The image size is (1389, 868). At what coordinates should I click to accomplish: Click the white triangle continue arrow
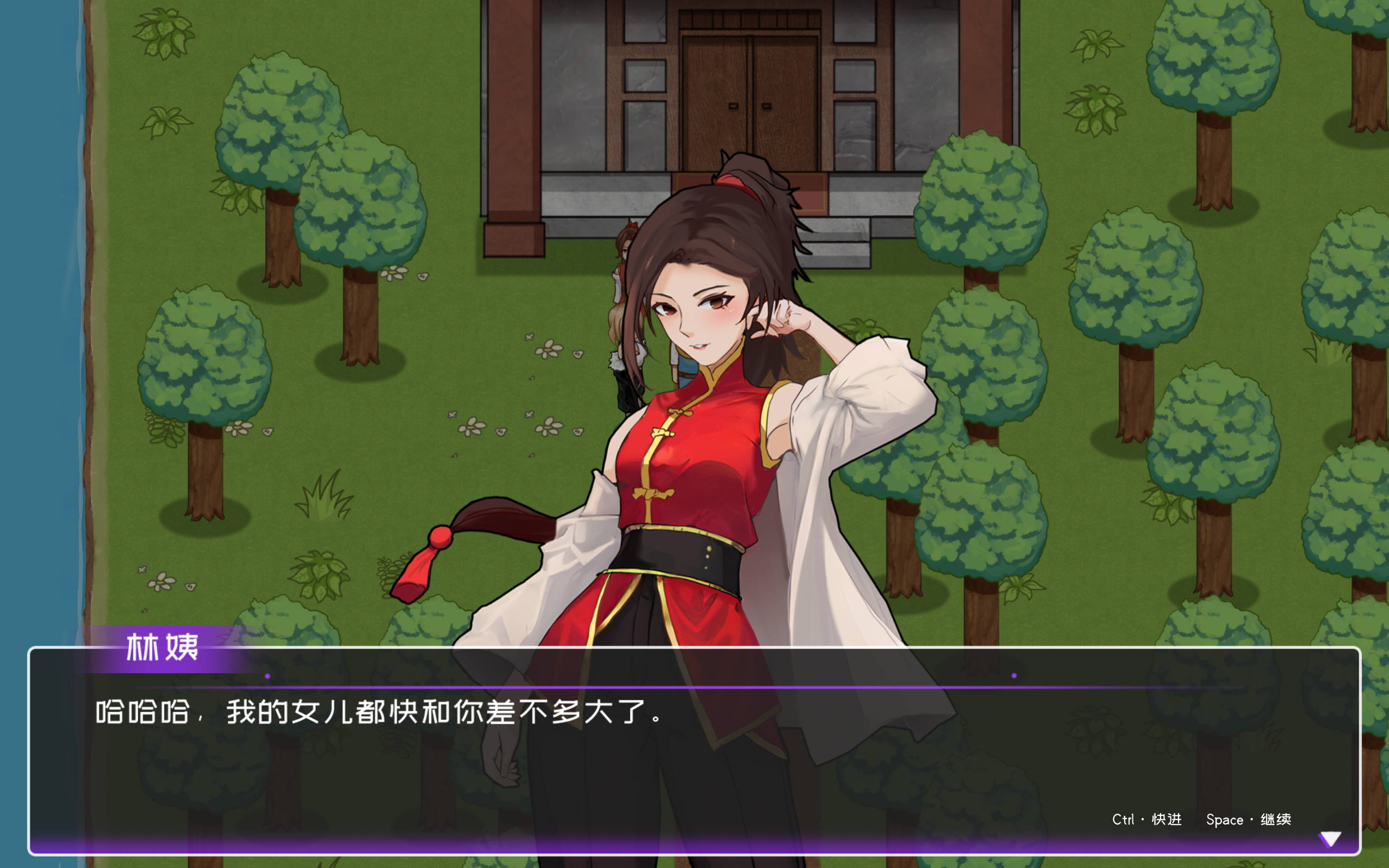(x=1330, y=839)
